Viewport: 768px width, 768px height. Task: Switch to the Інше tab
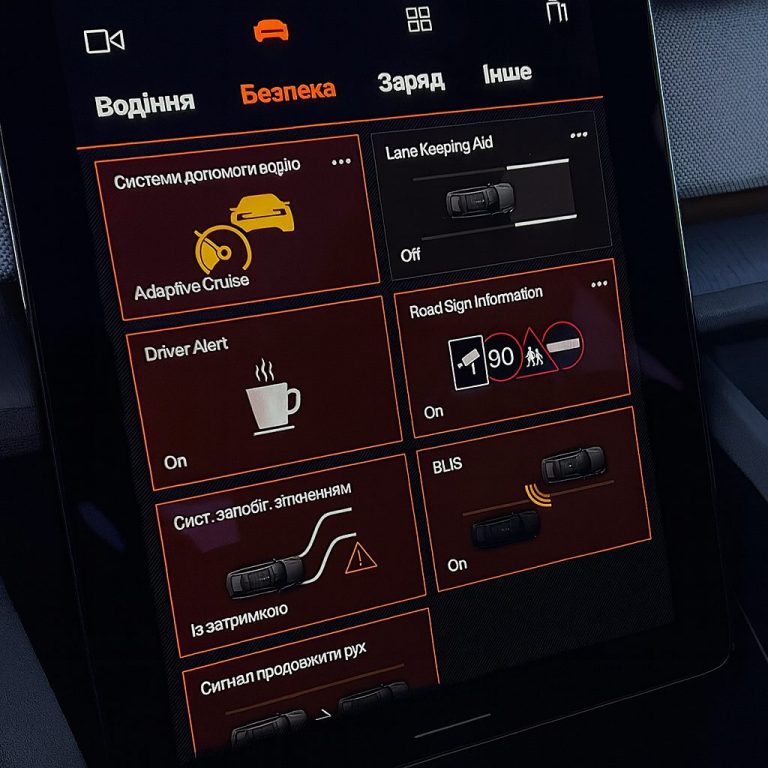(x=507, y=73)
